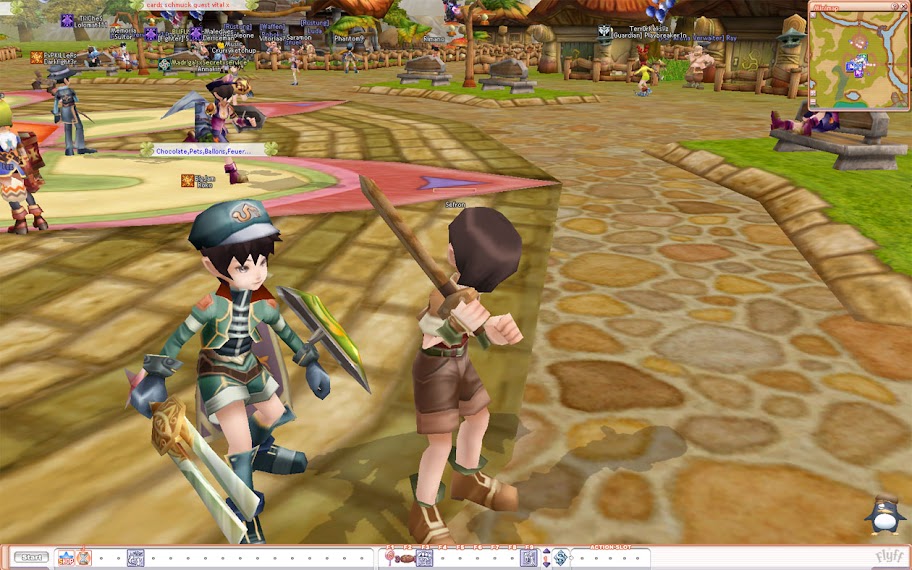Close the Minimap window
Image resolution: width=912 pixels, height=570 pixels.
point(903,6)
